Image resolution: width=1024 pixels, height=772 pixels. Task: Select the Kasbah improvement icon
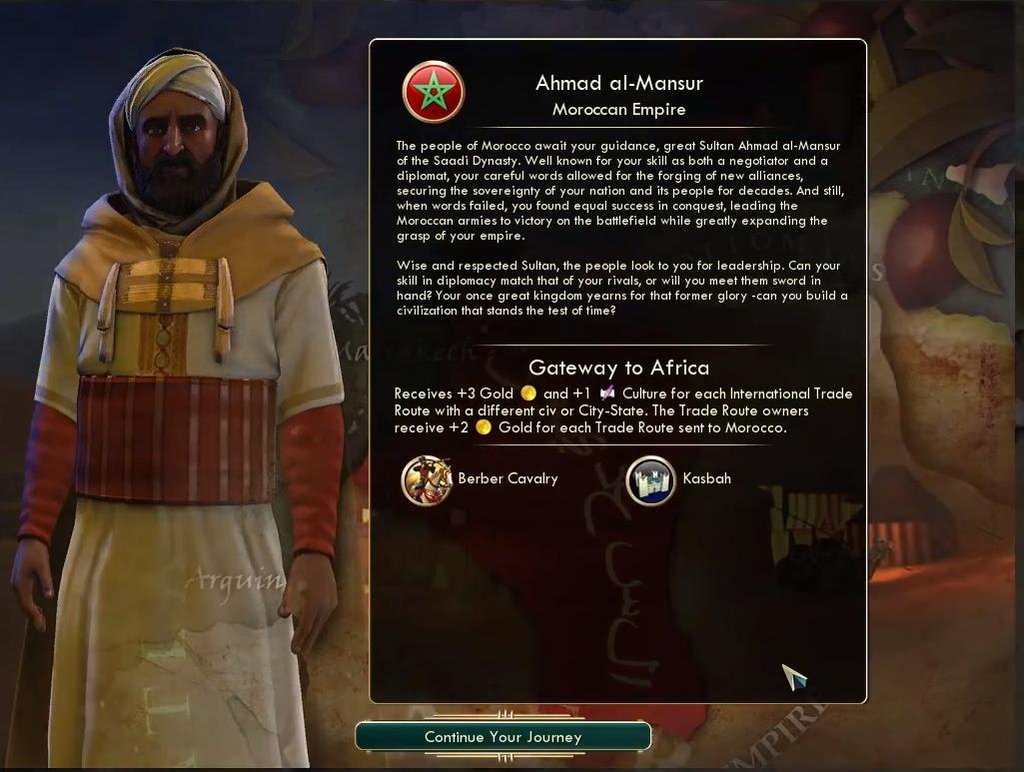(x=651, y=480)
